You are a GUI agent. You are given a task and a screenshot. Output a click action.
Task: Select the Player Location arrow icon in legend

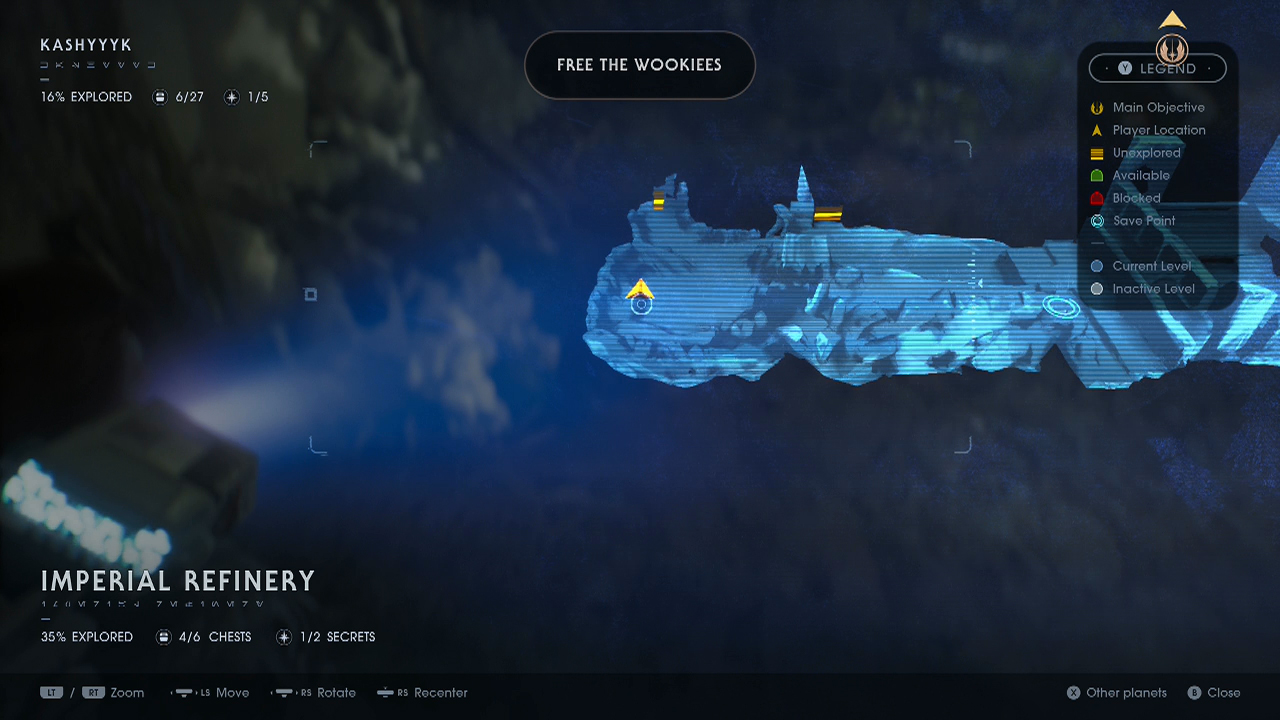click(1096, 130)
